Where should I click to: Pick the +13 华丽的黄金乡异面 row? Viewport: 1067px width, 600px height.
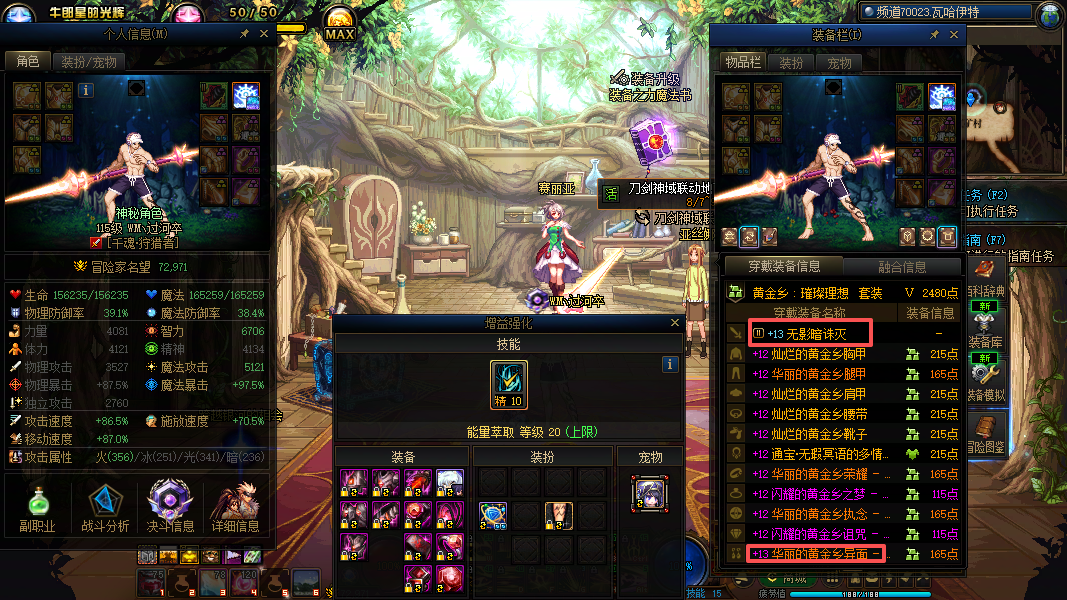(816, 553)
